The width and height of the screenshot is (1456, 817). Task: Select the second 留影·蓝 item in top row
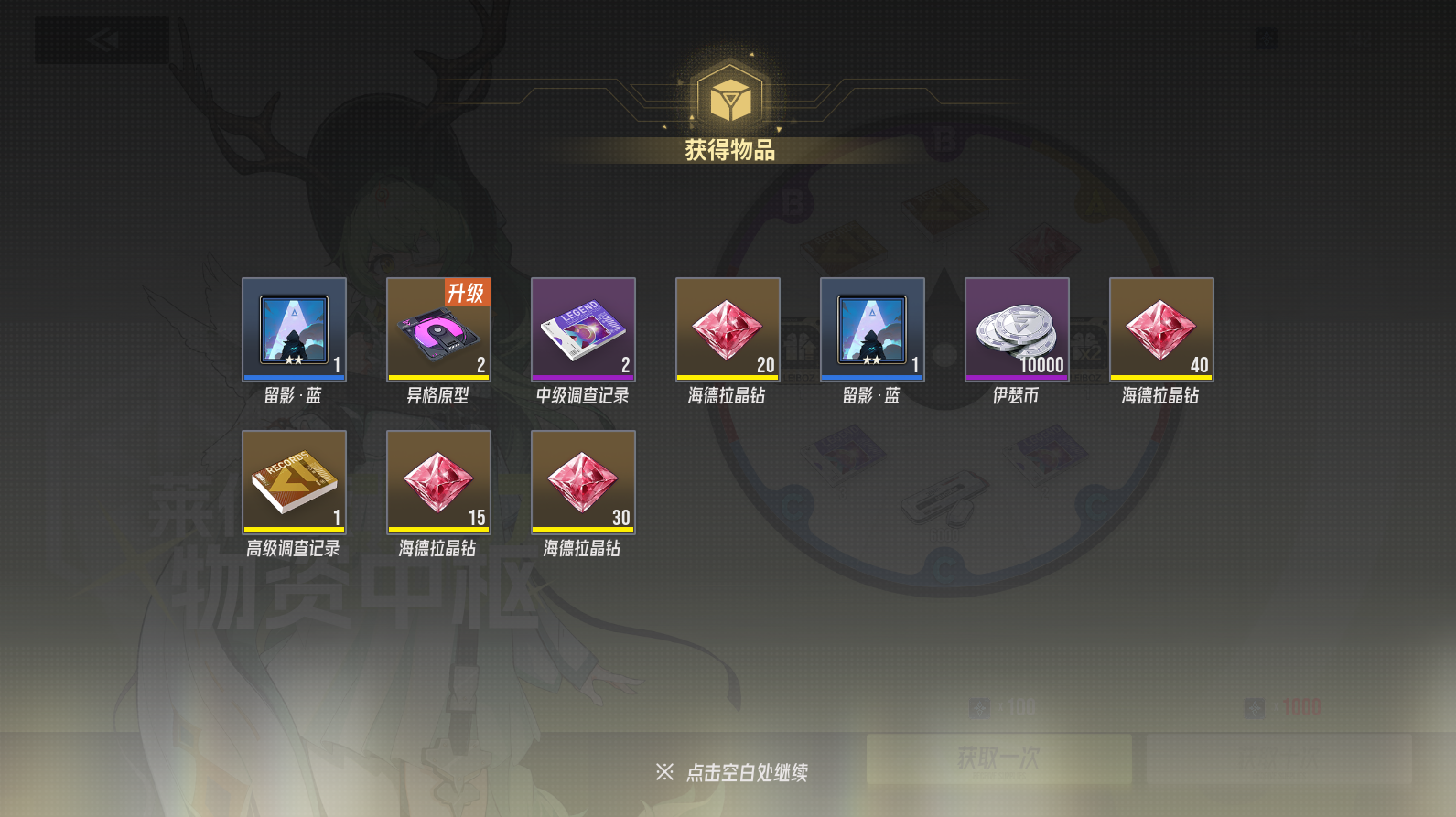click(x=872, y=329)
